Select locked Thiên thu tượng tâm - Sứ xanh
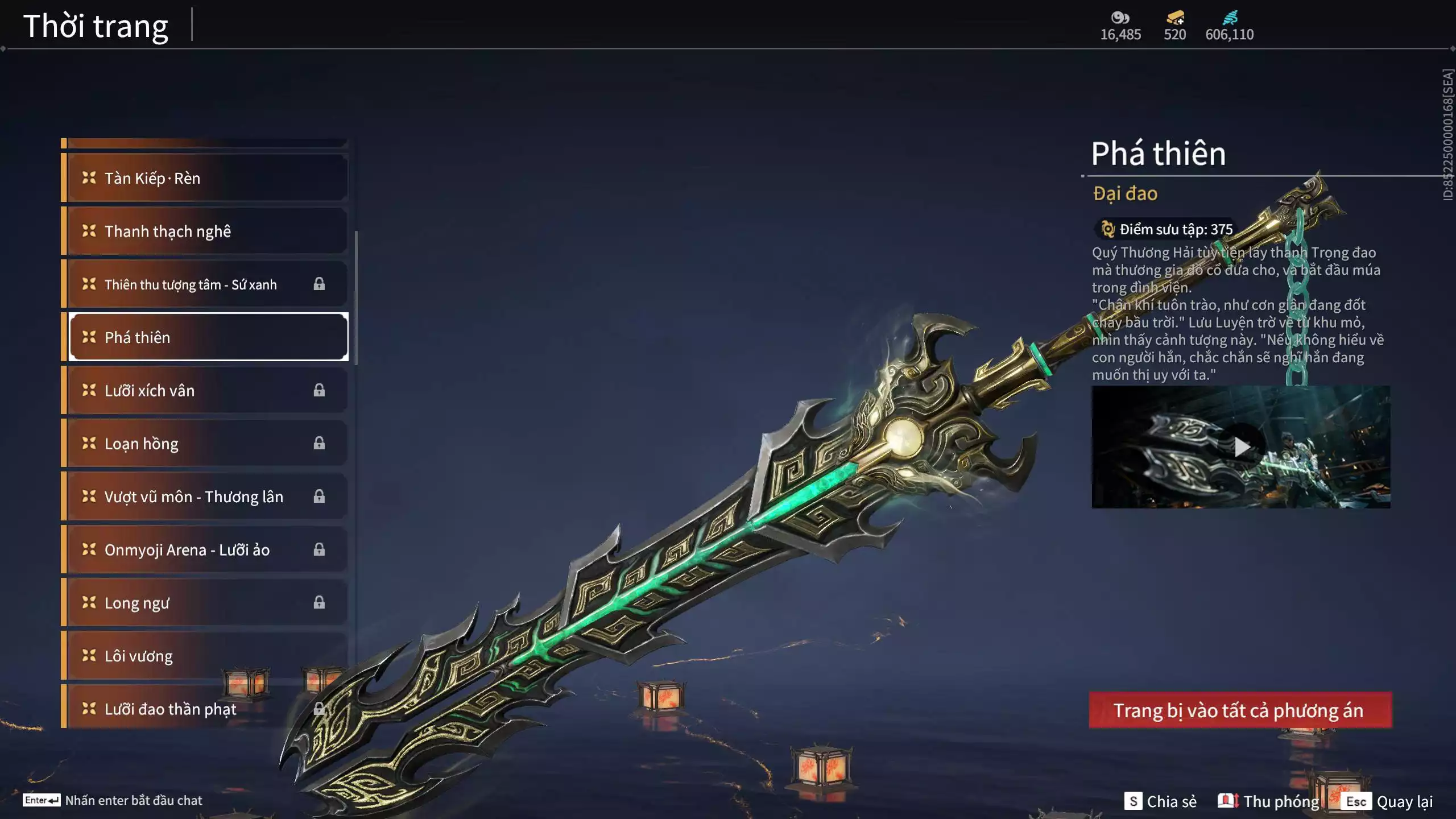This screenshot has height=819, width=1456. tap(205, 284)
